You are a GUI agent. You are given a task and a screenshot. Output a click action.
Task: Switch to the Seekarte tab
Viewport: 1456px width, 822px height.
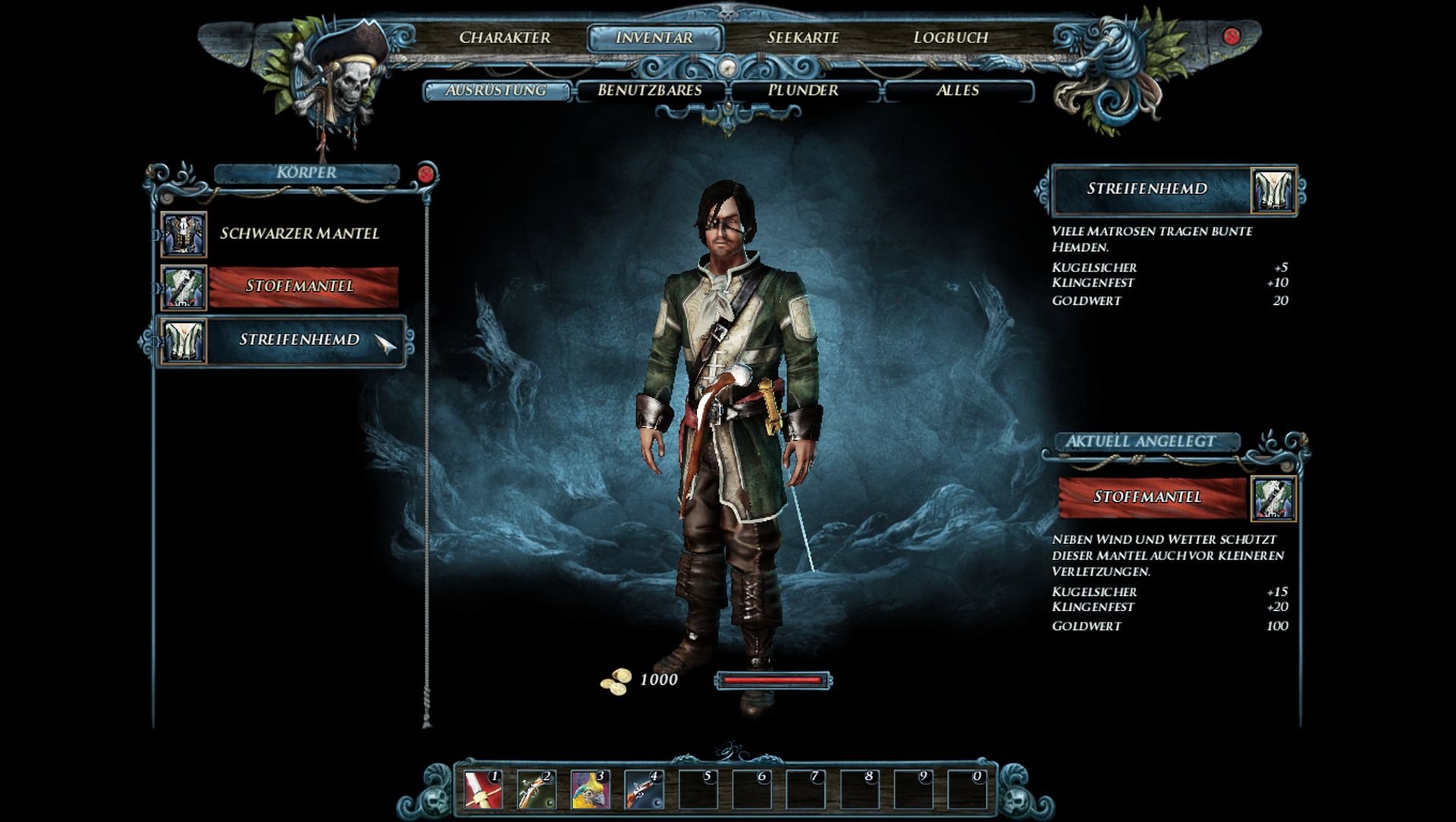click(802, 37)
